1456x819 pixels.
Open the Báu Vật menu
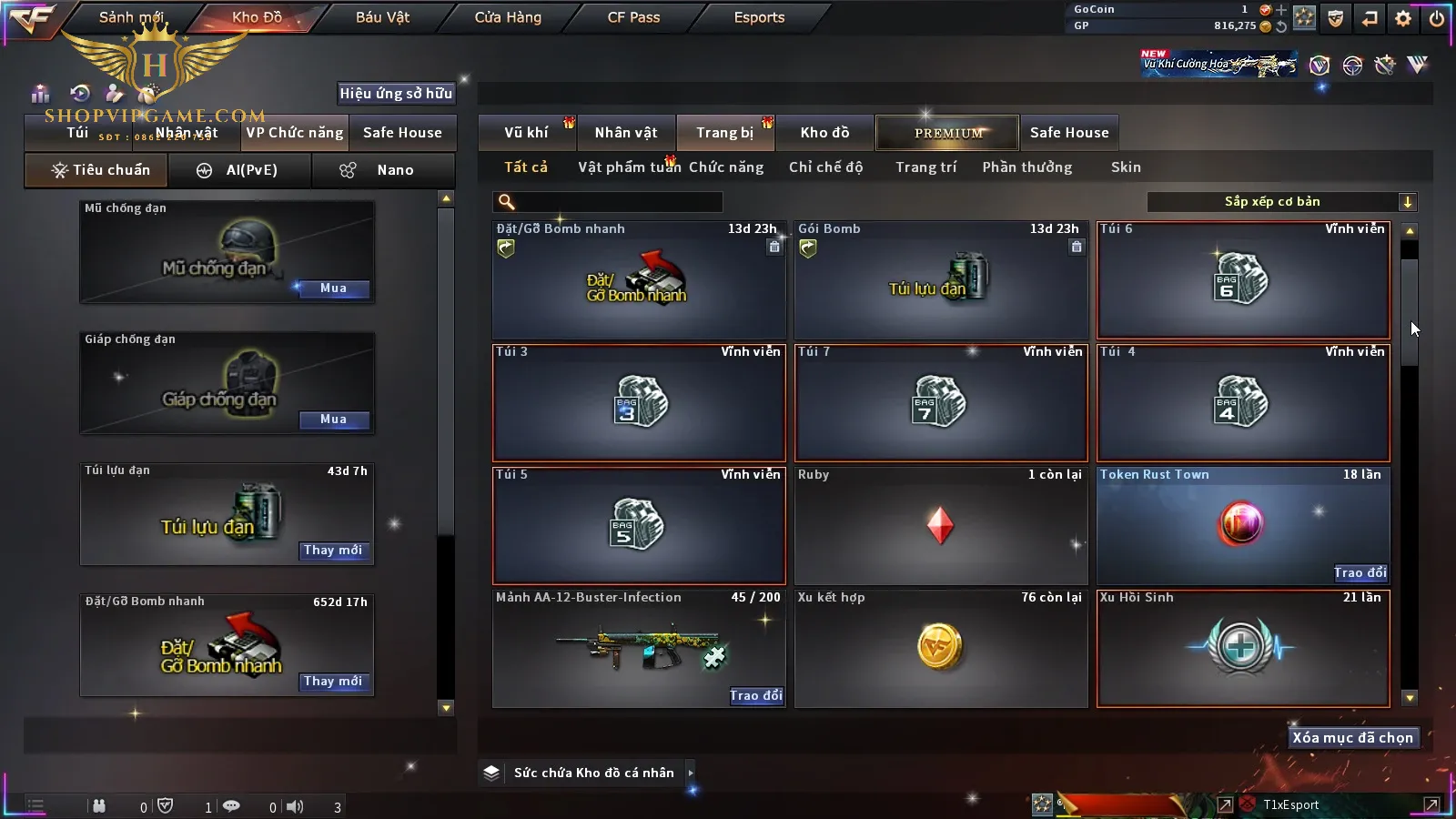[x=382, y=17]
